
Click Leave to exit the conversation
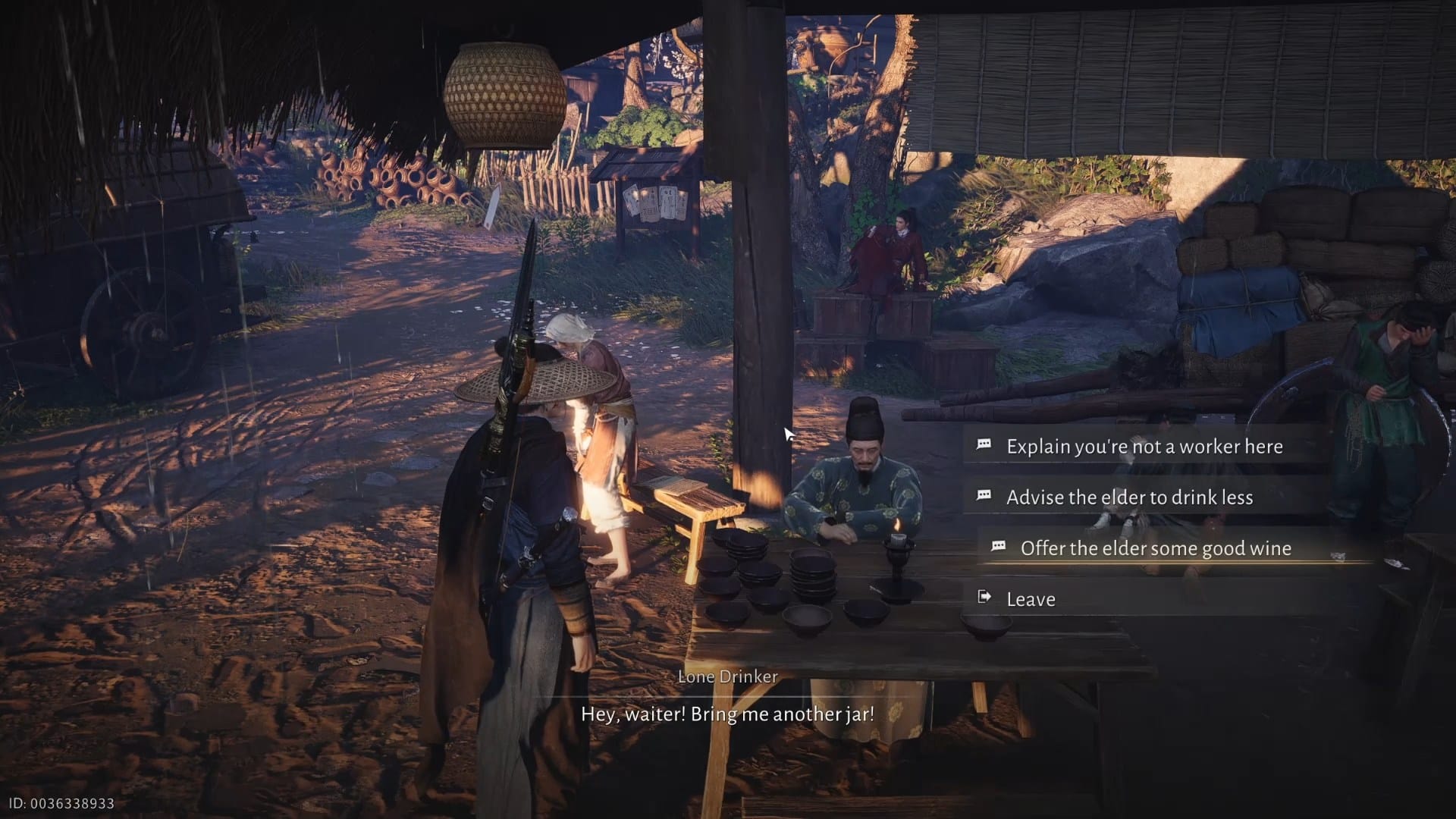(x=1031, y=599)
